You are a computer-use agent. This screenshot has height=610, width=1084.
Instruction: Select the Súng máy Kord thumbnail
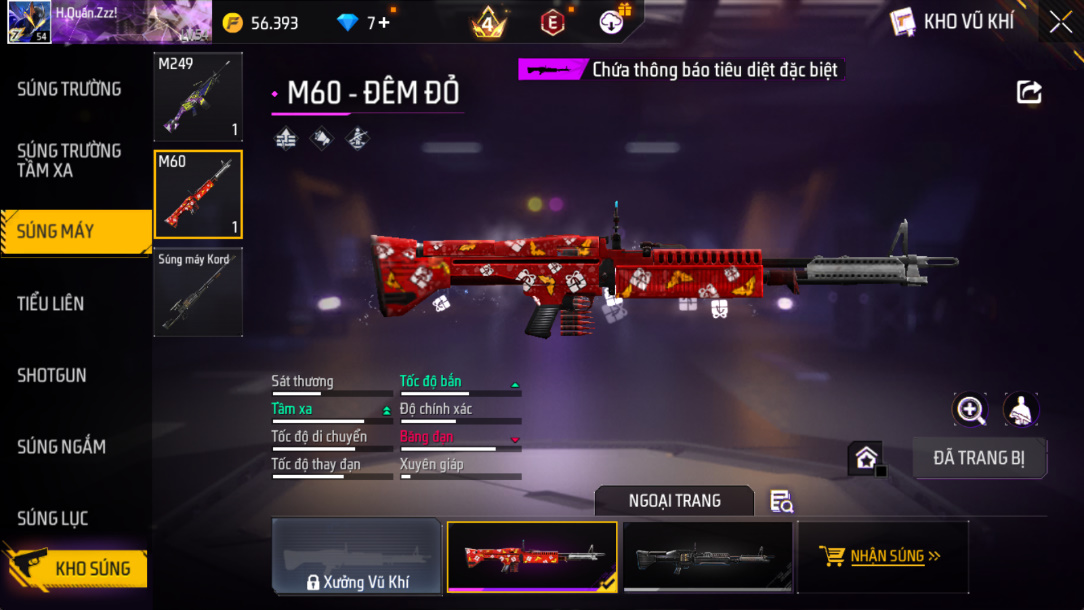point(198,292)
